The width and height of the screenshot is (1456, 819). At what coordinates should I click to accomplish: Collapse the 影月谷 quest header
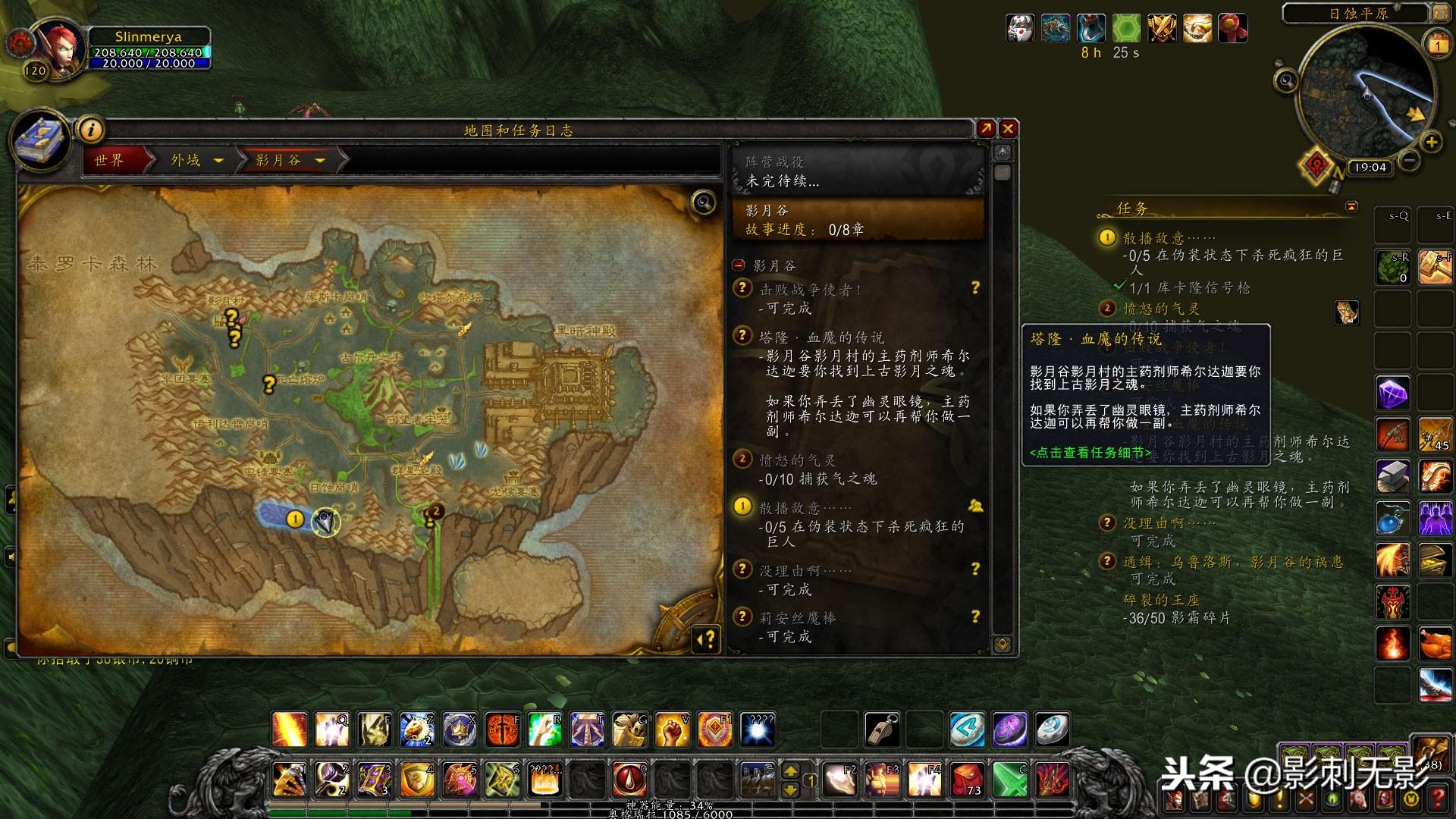pyautogui.click(x=739, y=265)
